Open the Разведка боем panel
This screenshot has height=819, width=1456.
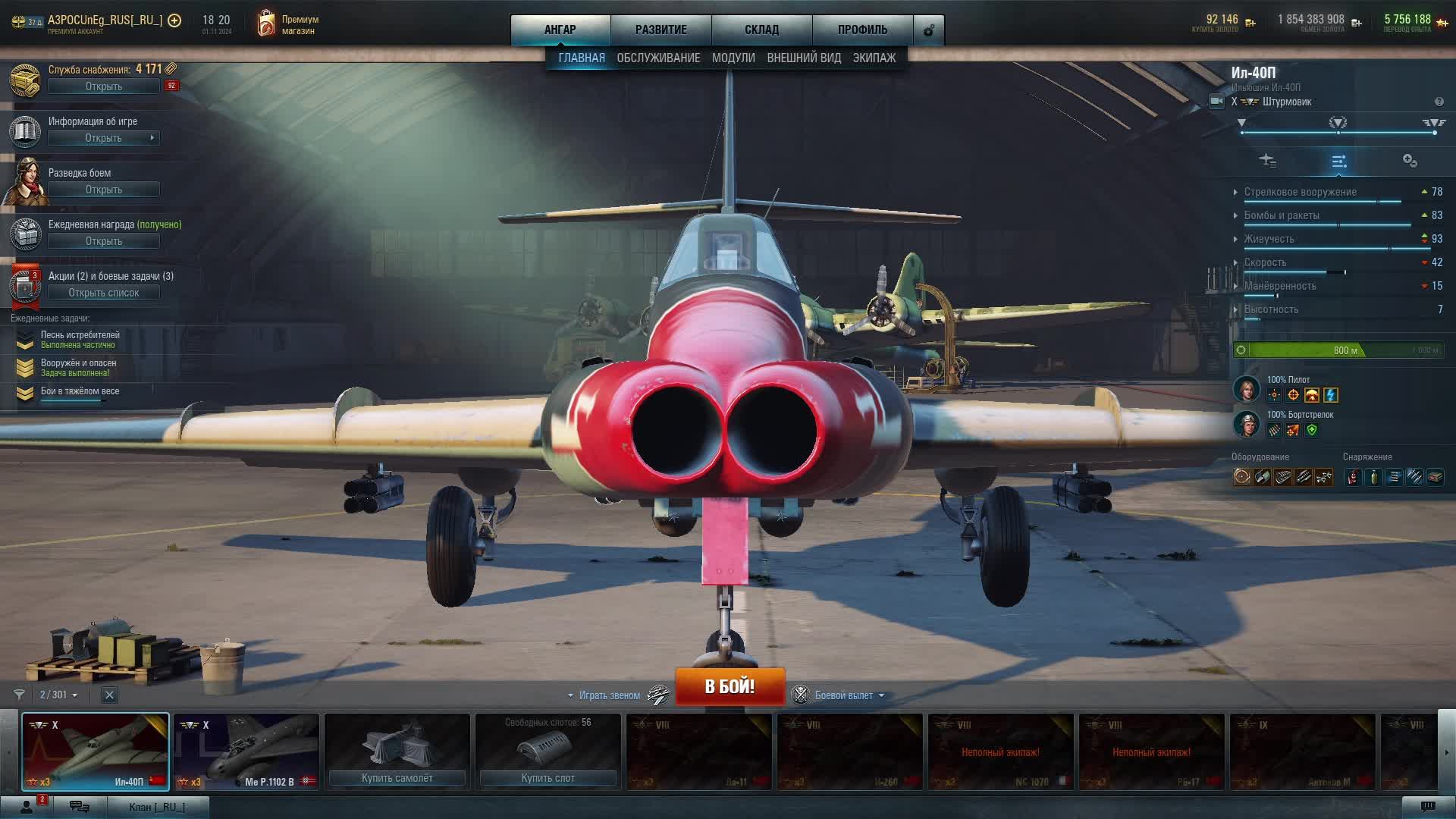[x=103, y=190]
